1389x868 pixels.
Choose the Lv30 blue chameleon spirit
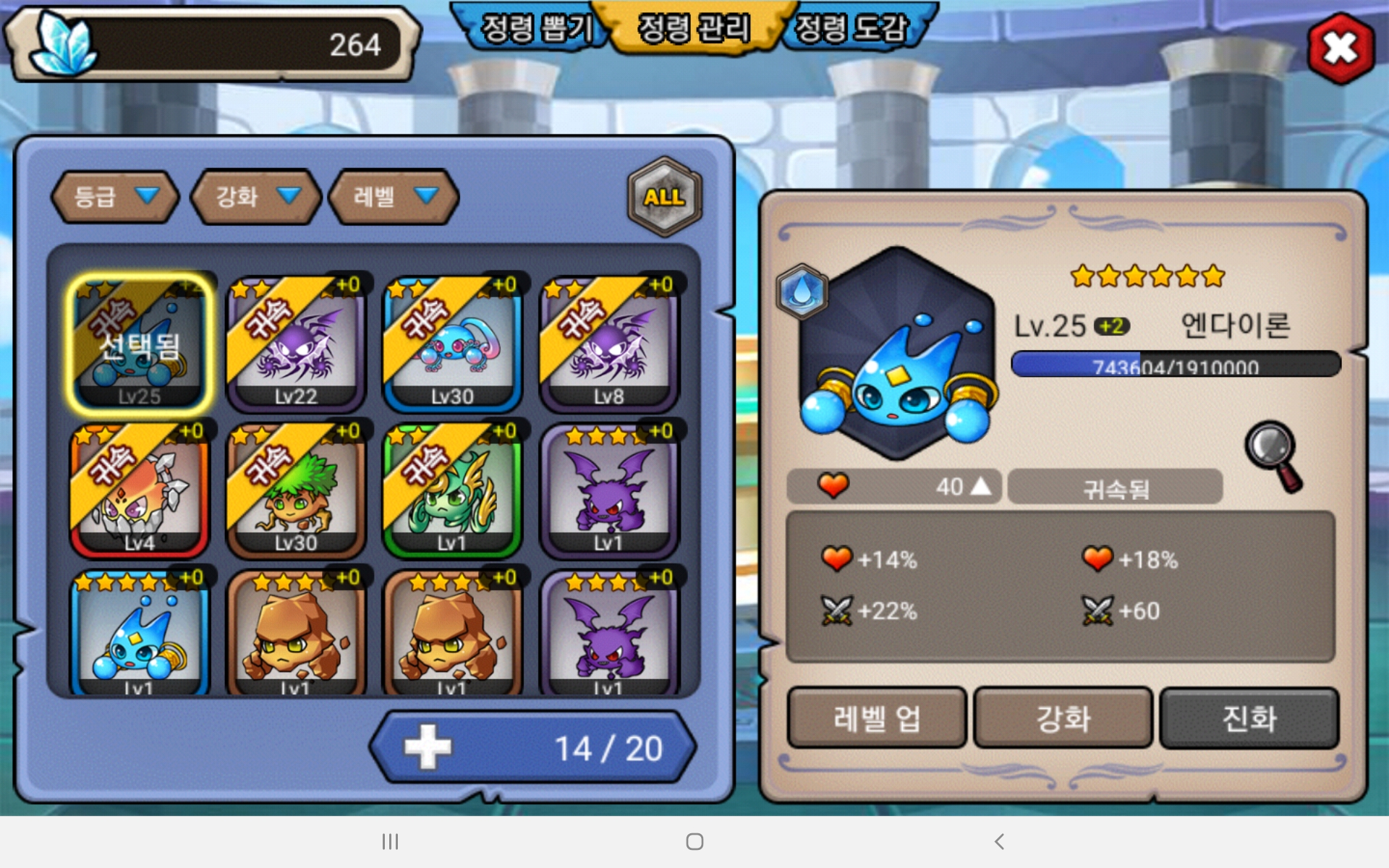452,344
